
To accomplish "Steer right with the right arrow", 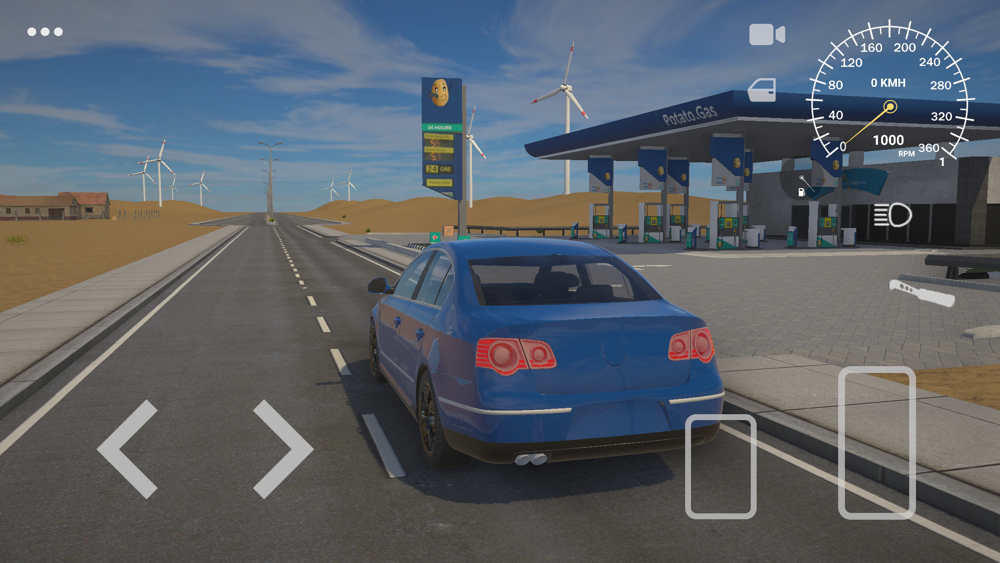I will click(282, 449).
